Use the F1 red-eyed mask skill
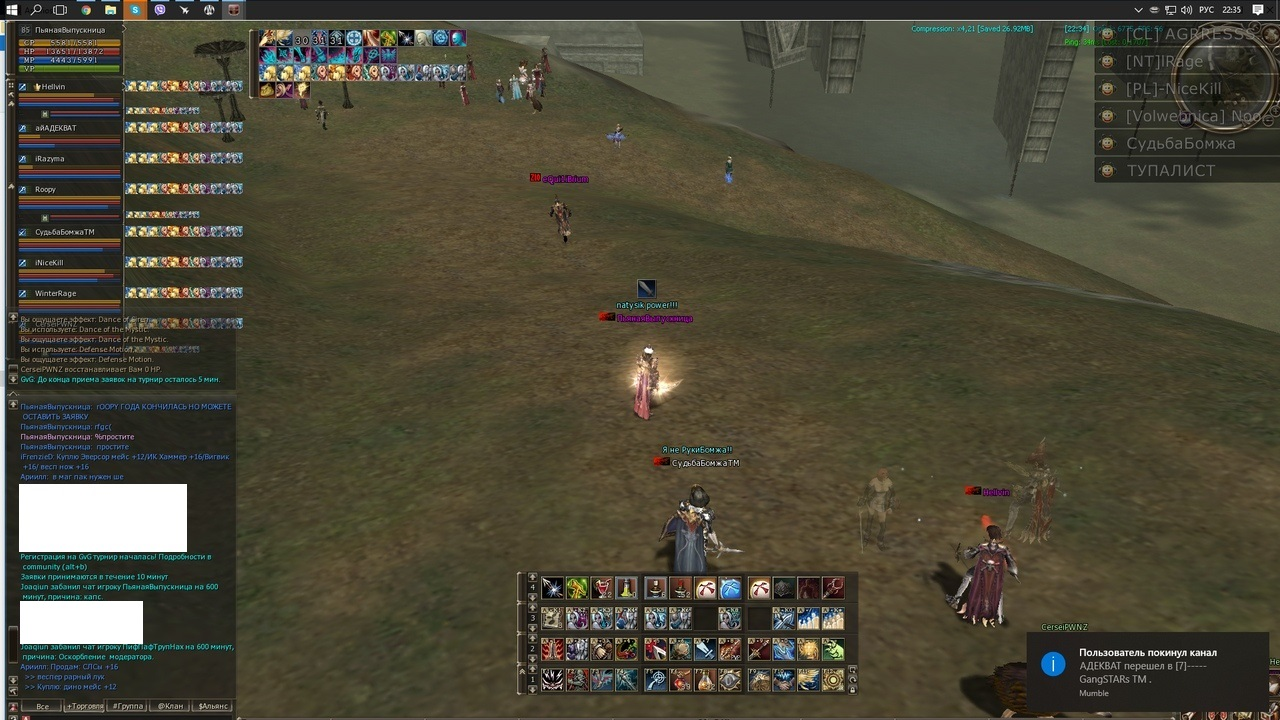Screen dimensions: 1280x720 tap(552, 680)
